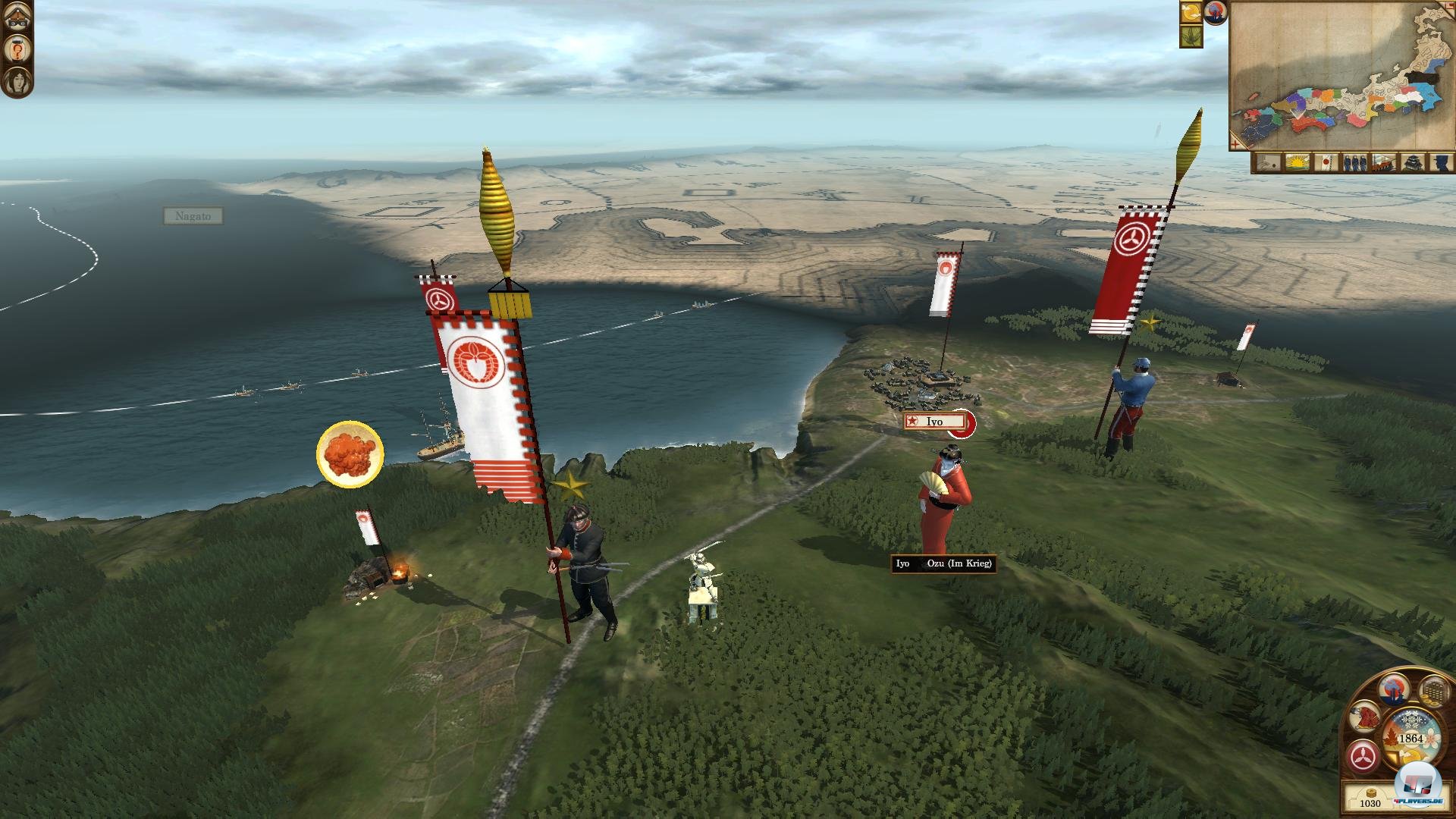Click the green leaf event icon
The width and height of the screenshot is (1456, 819).
tap(1191, 36)
